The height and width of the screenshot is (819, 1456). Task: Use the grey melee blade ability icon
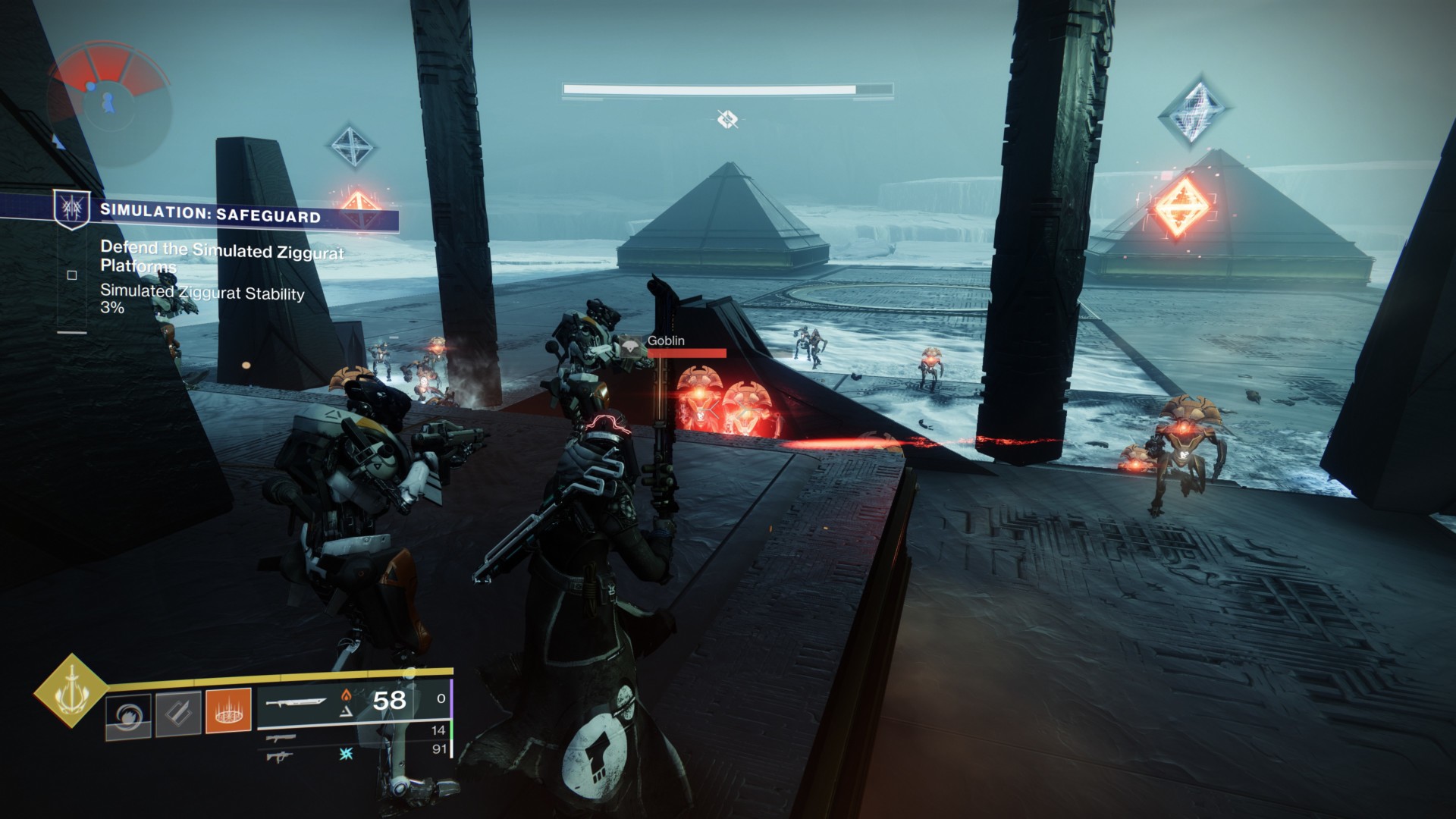pyautogui.click(x=178, y=713)
